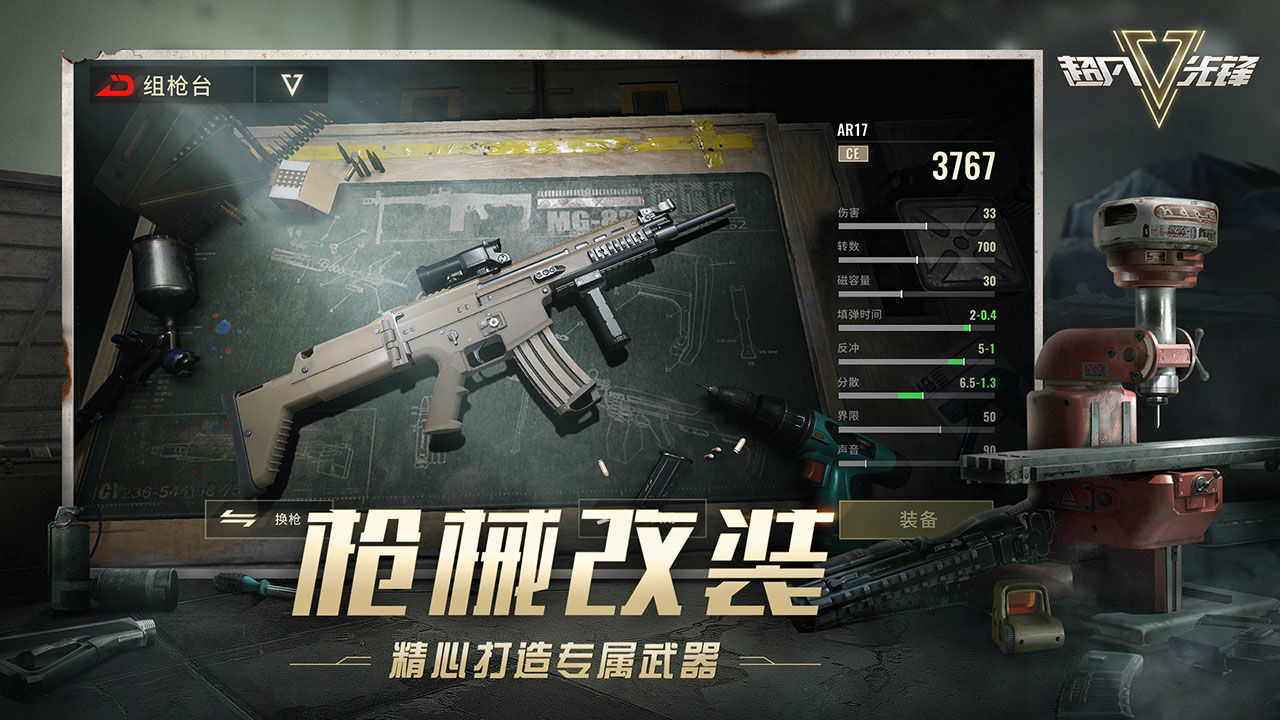This screenshot has width=1280, height=720.
Task: Click the CE rarity badge below AR17
Action: coord(851,153)
